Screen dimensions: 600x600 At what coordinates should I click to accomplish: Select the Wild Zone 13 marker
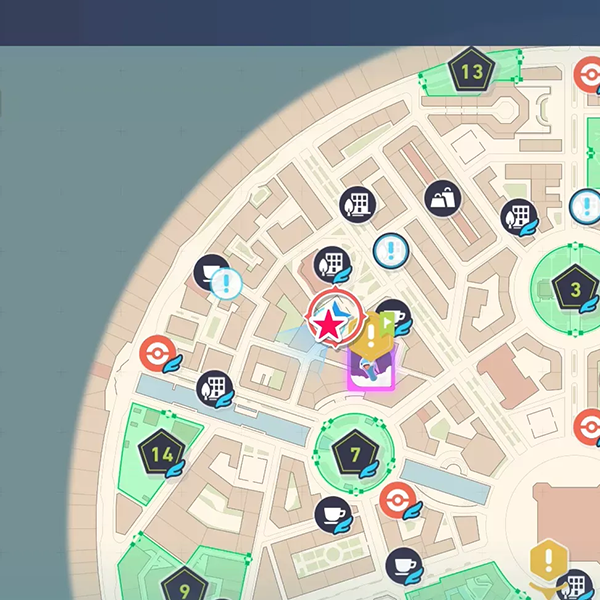(x=472, y=72)
